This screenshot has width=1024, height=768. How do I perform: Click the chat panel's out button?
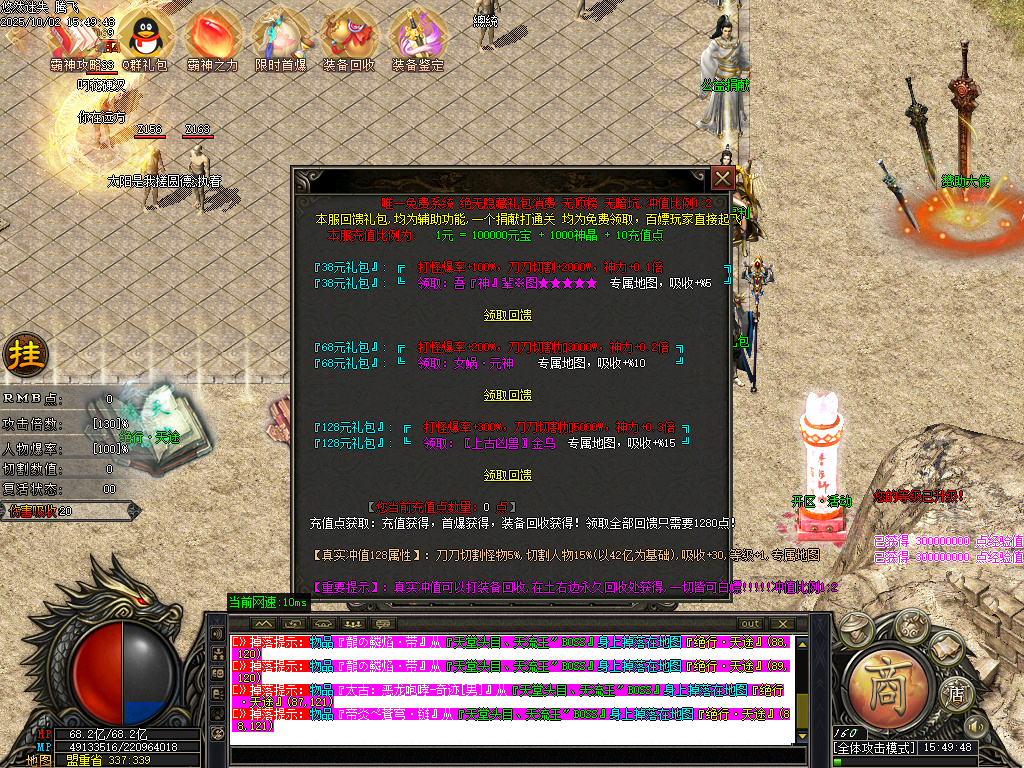(750, 624)
